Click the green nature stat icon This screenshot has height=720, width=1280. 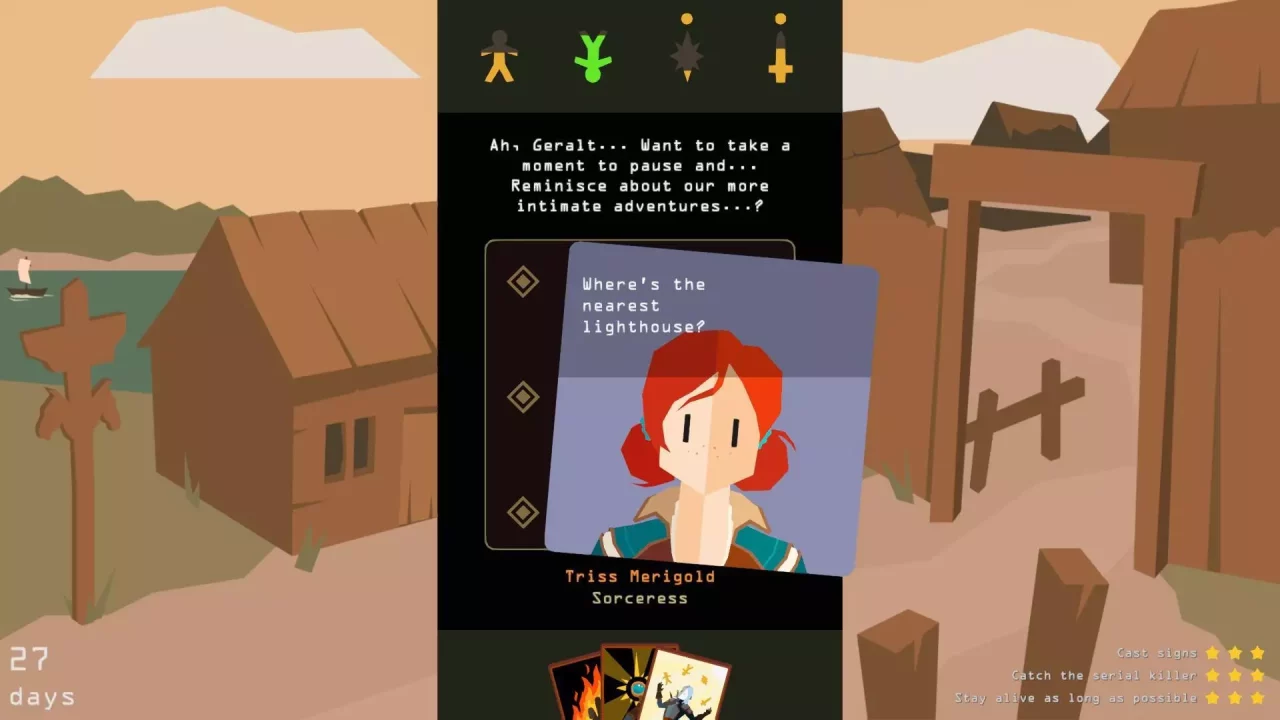593,55
